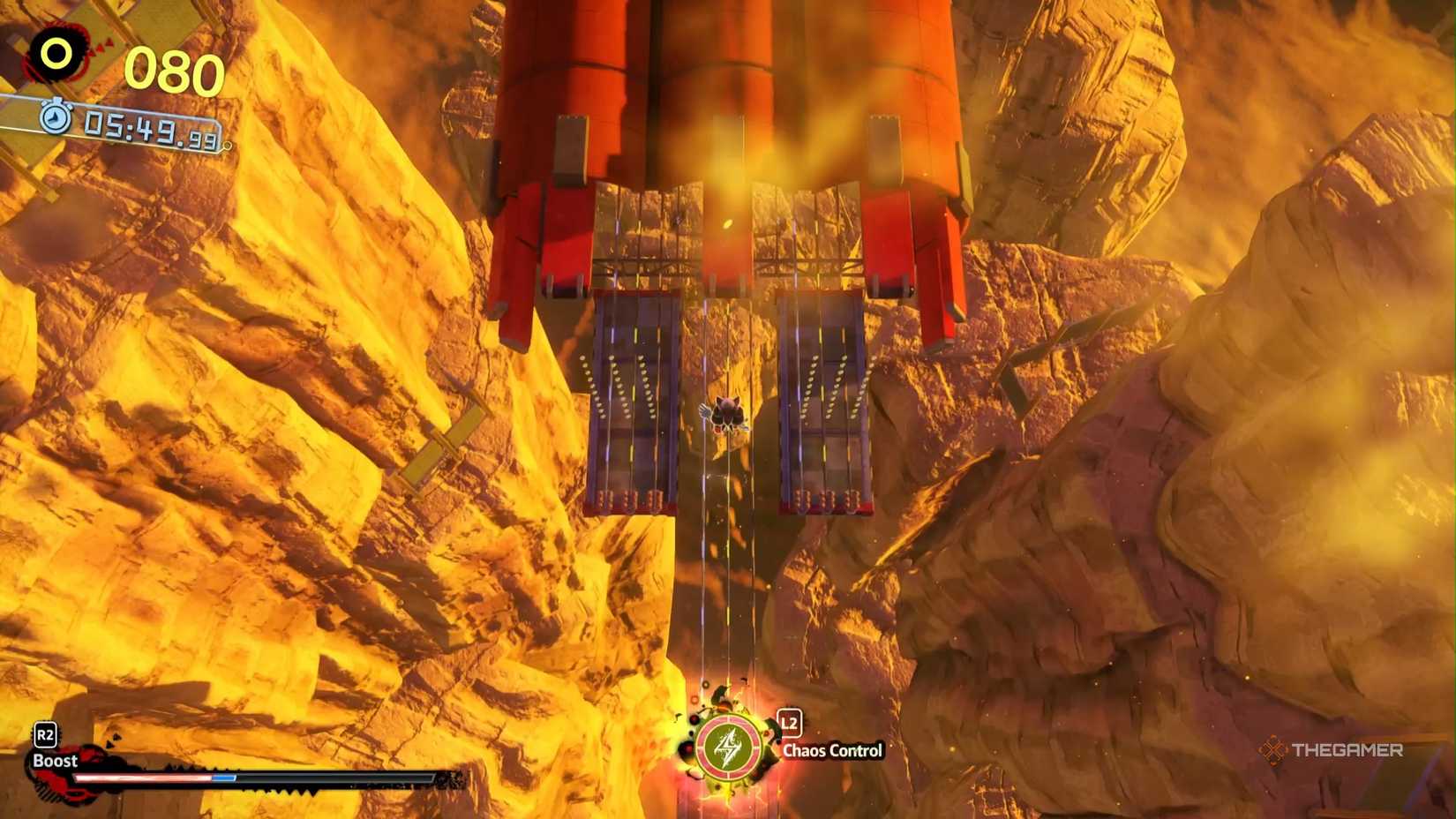Click the yellow ring icon in the HUD

point(56,53)
